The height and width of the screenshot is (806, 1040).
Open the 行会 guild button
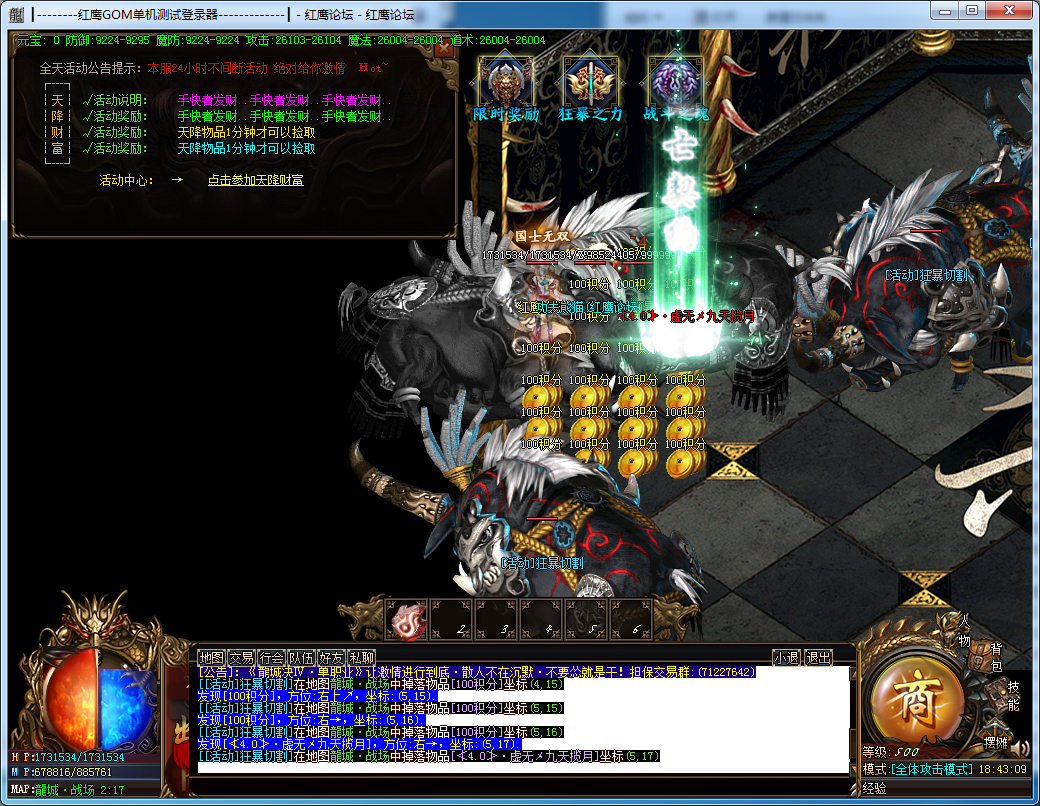tap(272, 658)
